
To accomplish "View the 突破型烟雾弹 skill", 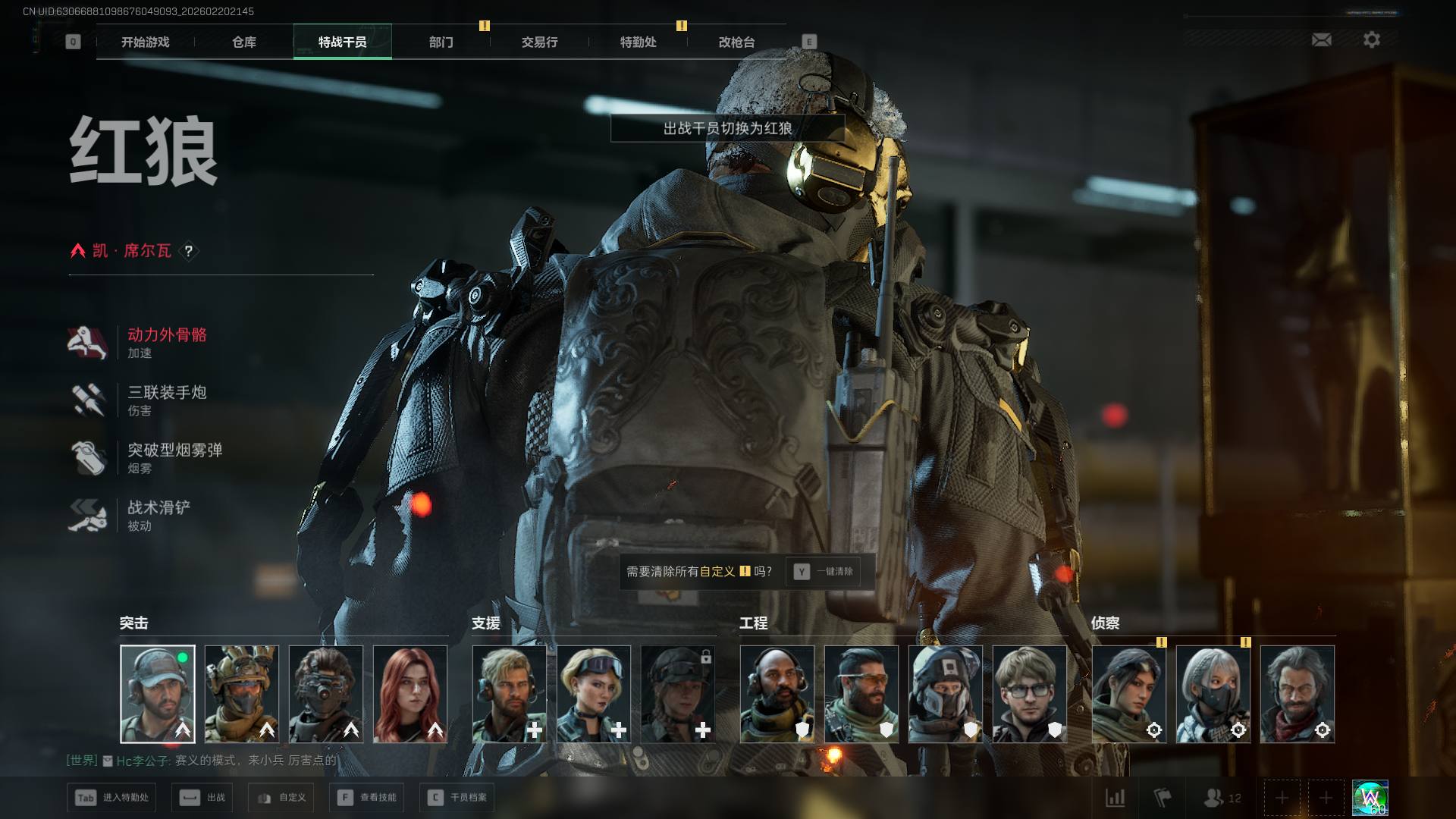I will click(x=174, y=458).
